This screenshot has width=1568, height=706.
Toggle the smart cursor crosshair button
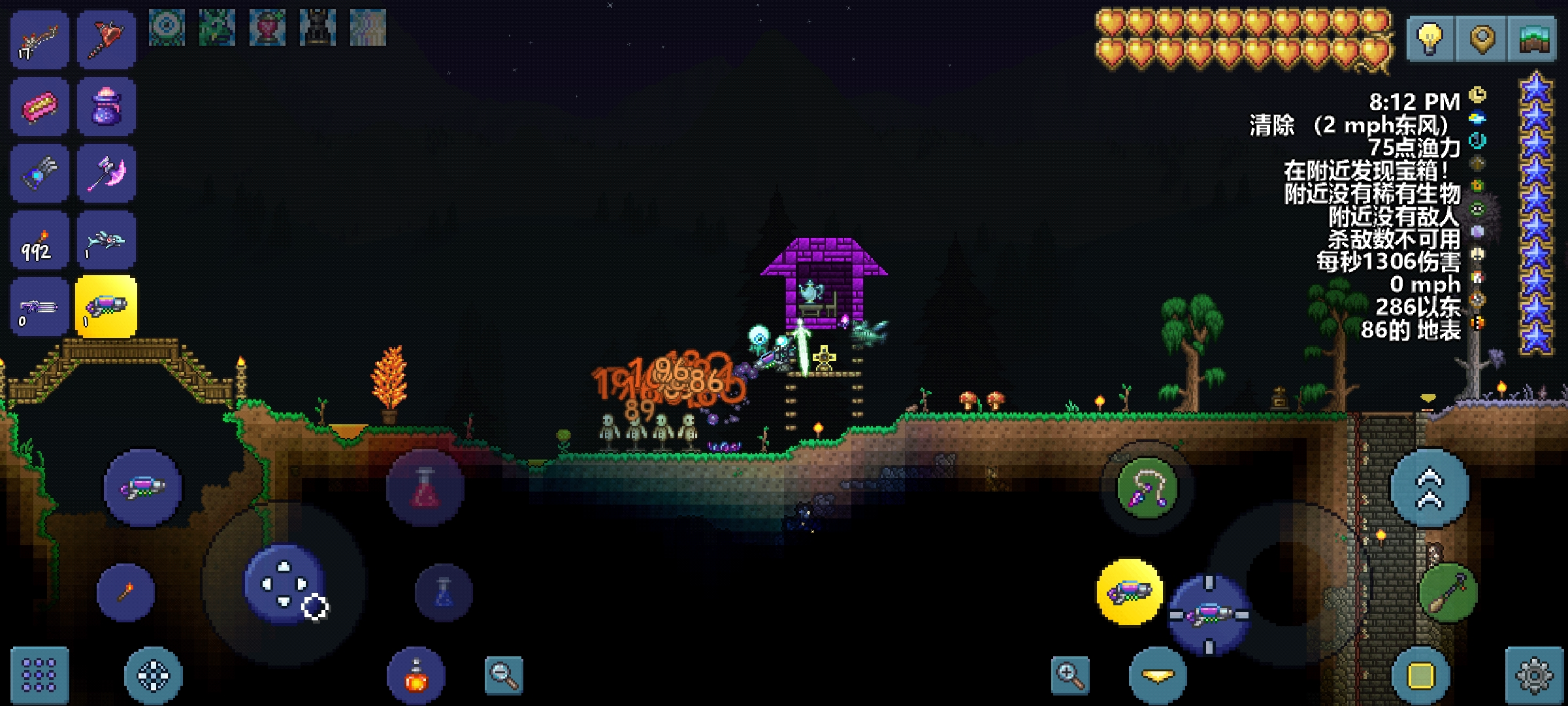click(x=153, y=675)
